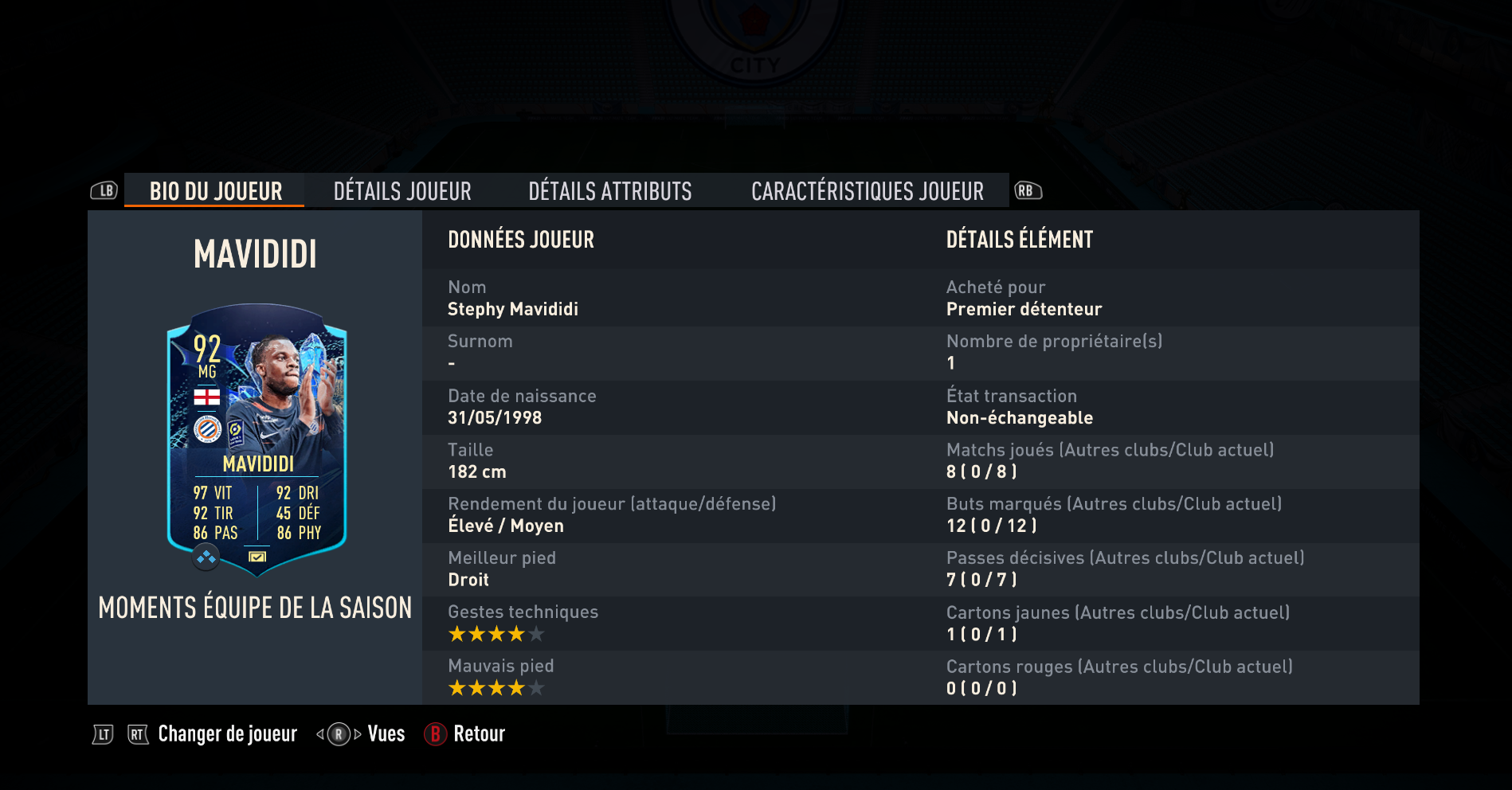1512x790 pixels.
Task: Click the red B Retour button icon
Action: 434,733
